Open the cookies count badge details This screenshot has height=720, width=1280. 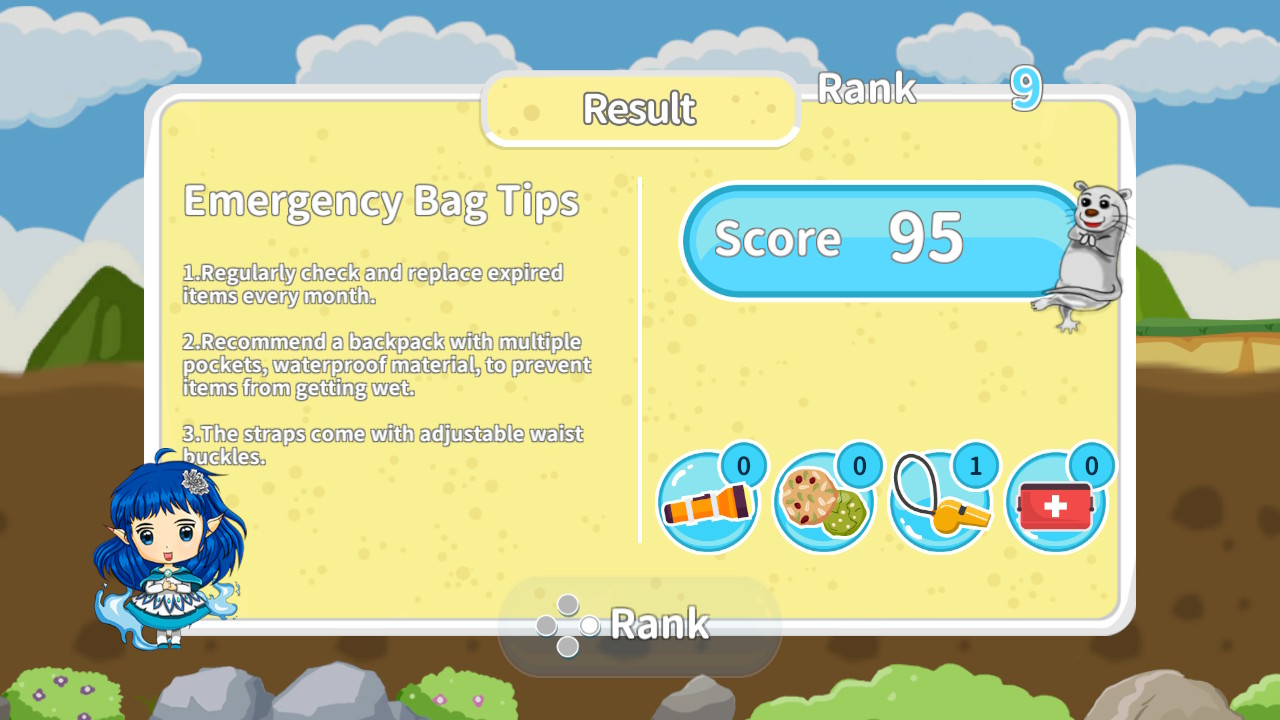(x=858, y=464)
